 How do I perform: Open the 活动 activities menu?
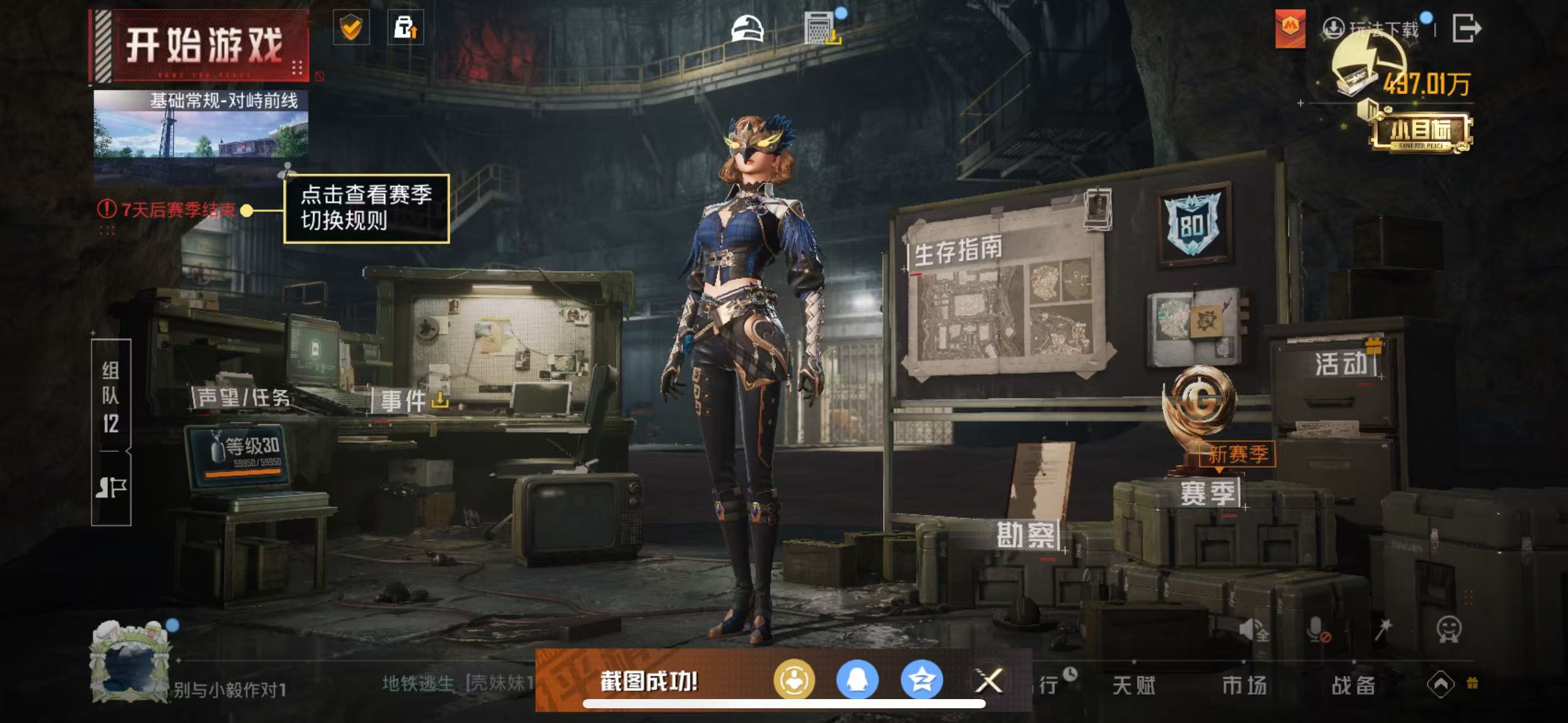1342,364
